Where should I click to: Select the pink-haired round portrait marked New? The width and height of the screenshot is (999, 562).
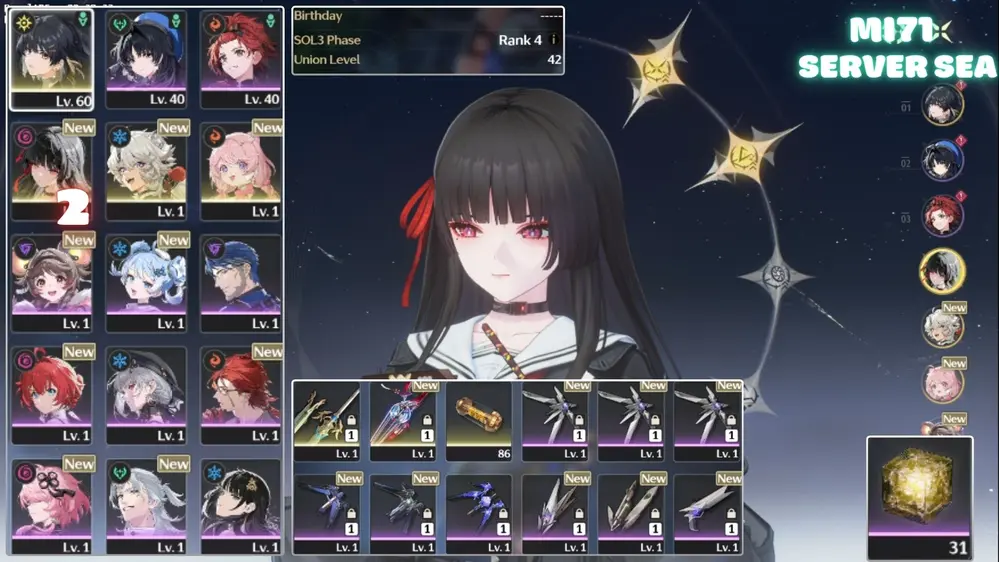click(942, 383)
